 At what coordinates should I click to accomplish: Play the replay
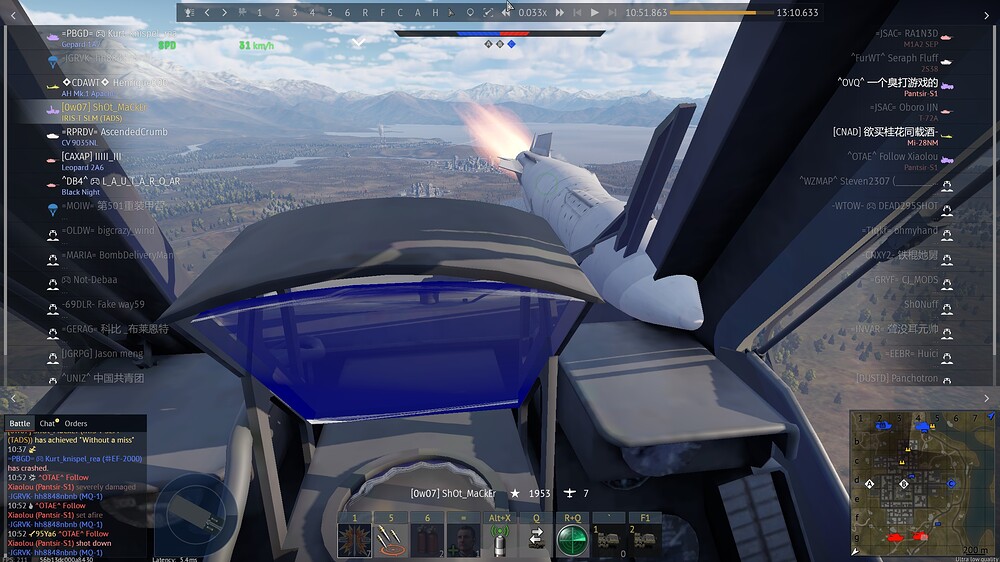(594, 12)
